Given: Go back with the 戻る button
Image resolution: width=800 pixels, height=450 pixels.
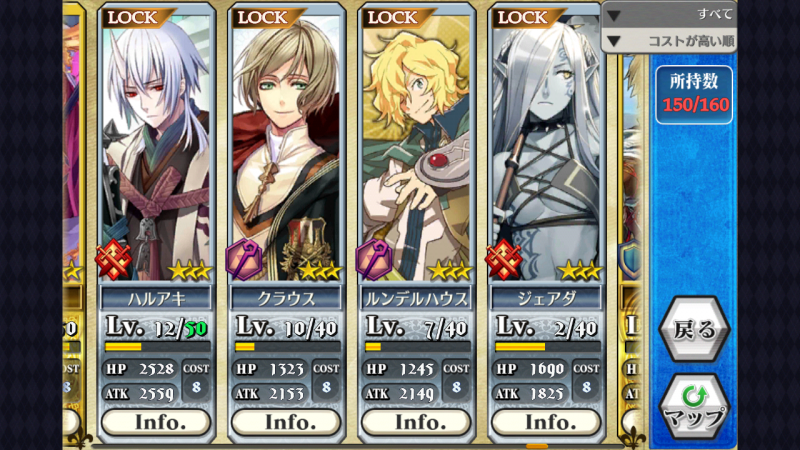Looking at the screenshot, I should 694,329.
